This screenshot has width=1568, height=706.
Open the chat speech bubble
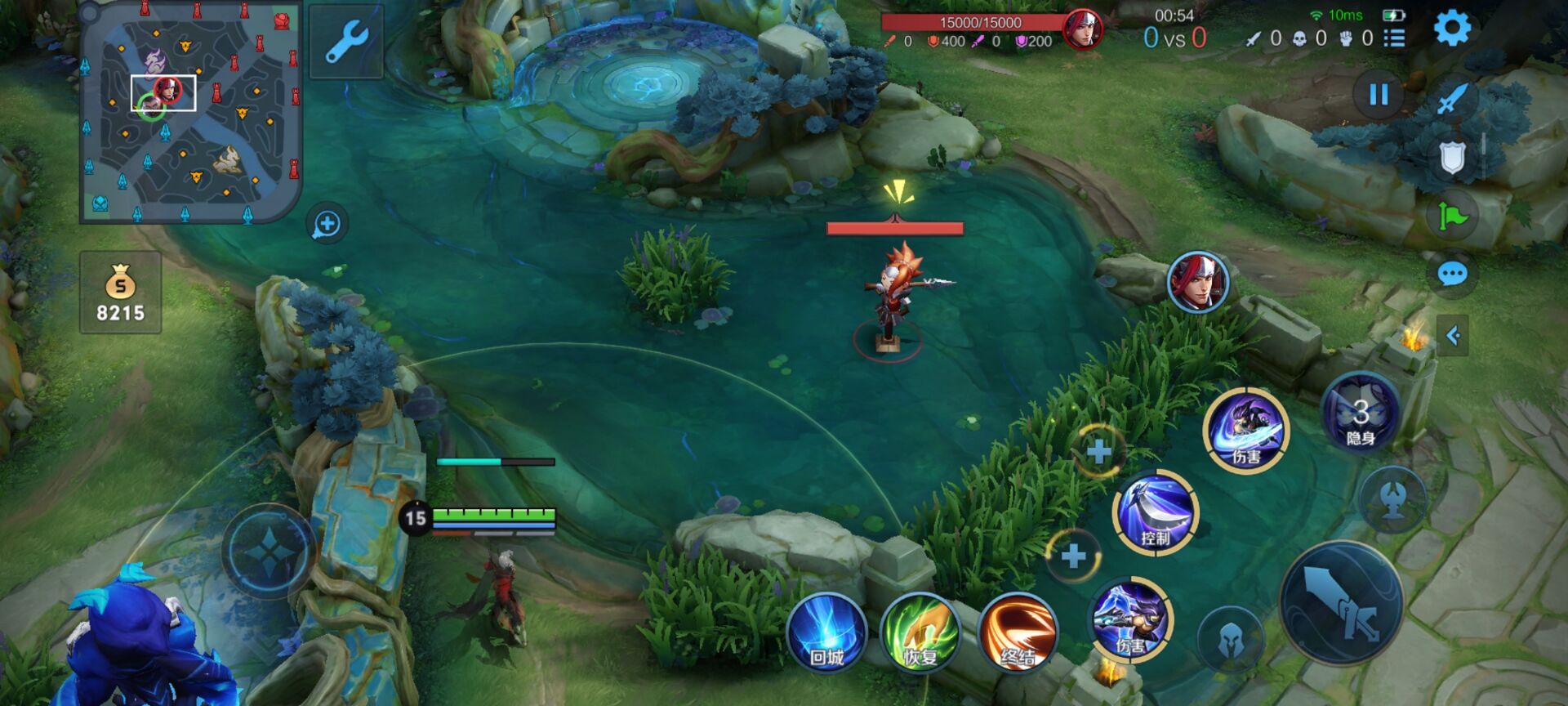pos(1452,275)
